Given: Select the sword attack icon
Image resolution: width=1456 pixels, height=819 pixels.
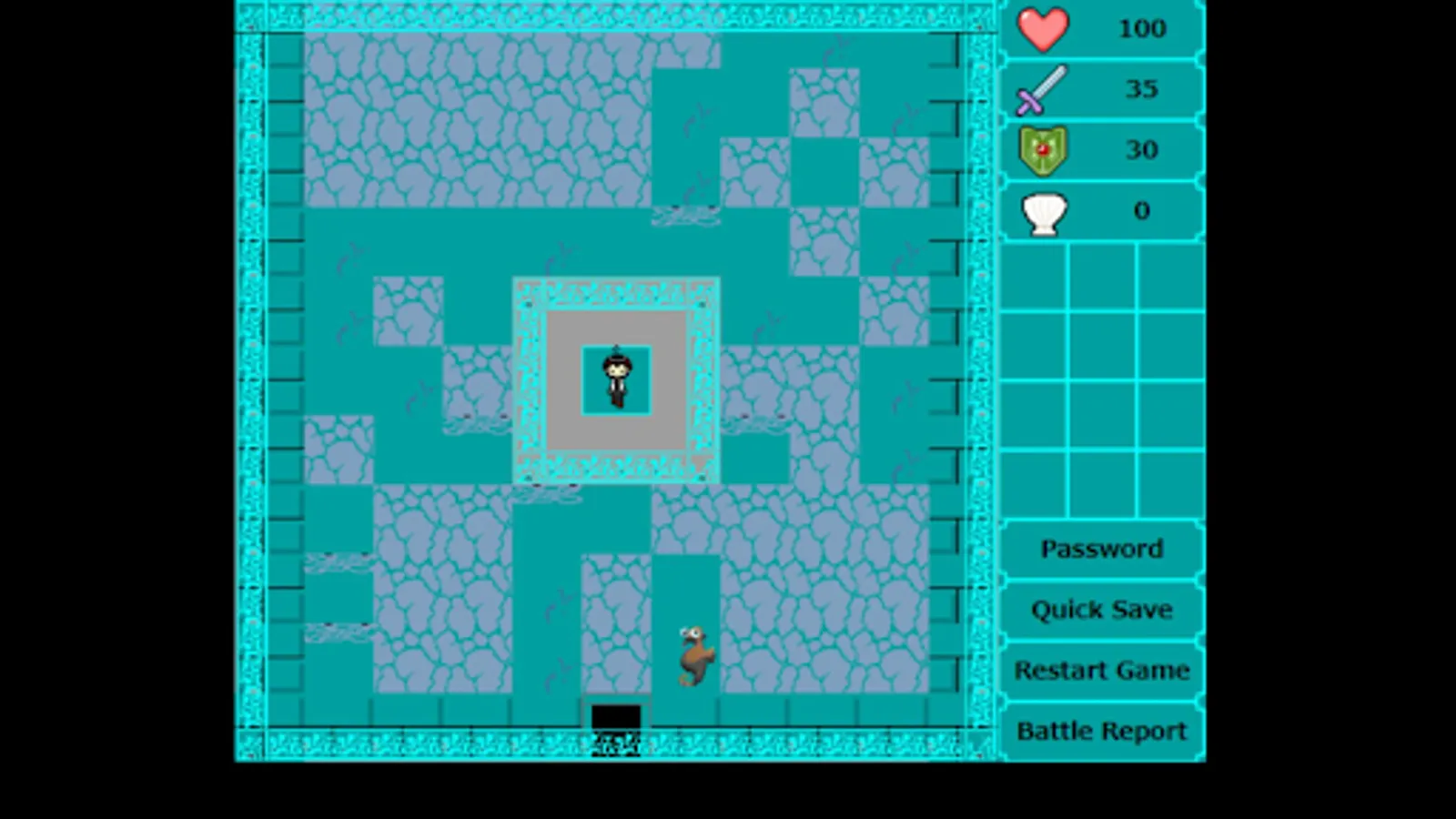Looking at the screenshot, I should point(1043,89).
